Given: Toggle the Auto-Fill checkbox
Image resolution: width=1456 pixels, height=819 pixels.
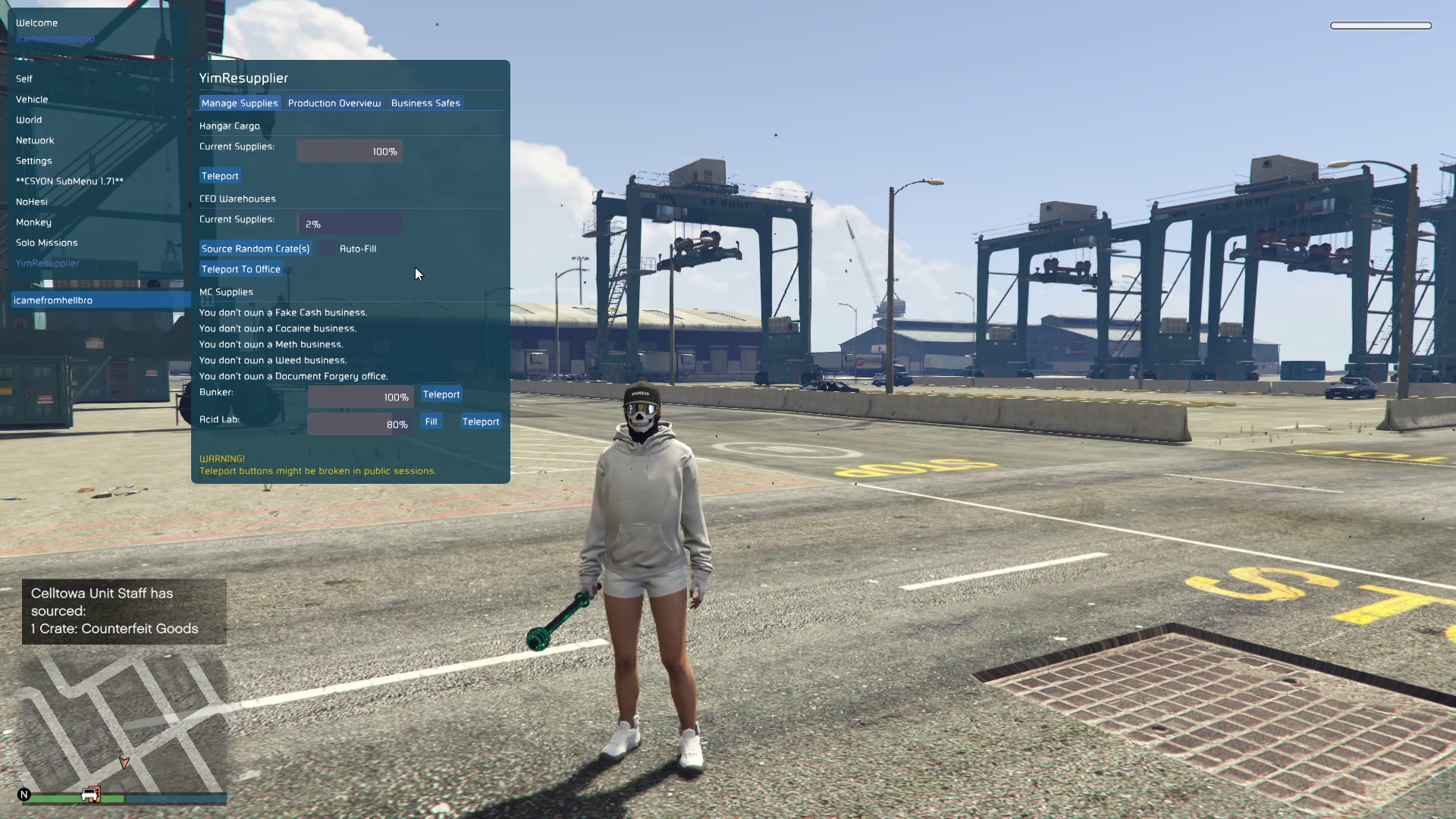Looking at the screenshot, I should click(x=328, y=249).
